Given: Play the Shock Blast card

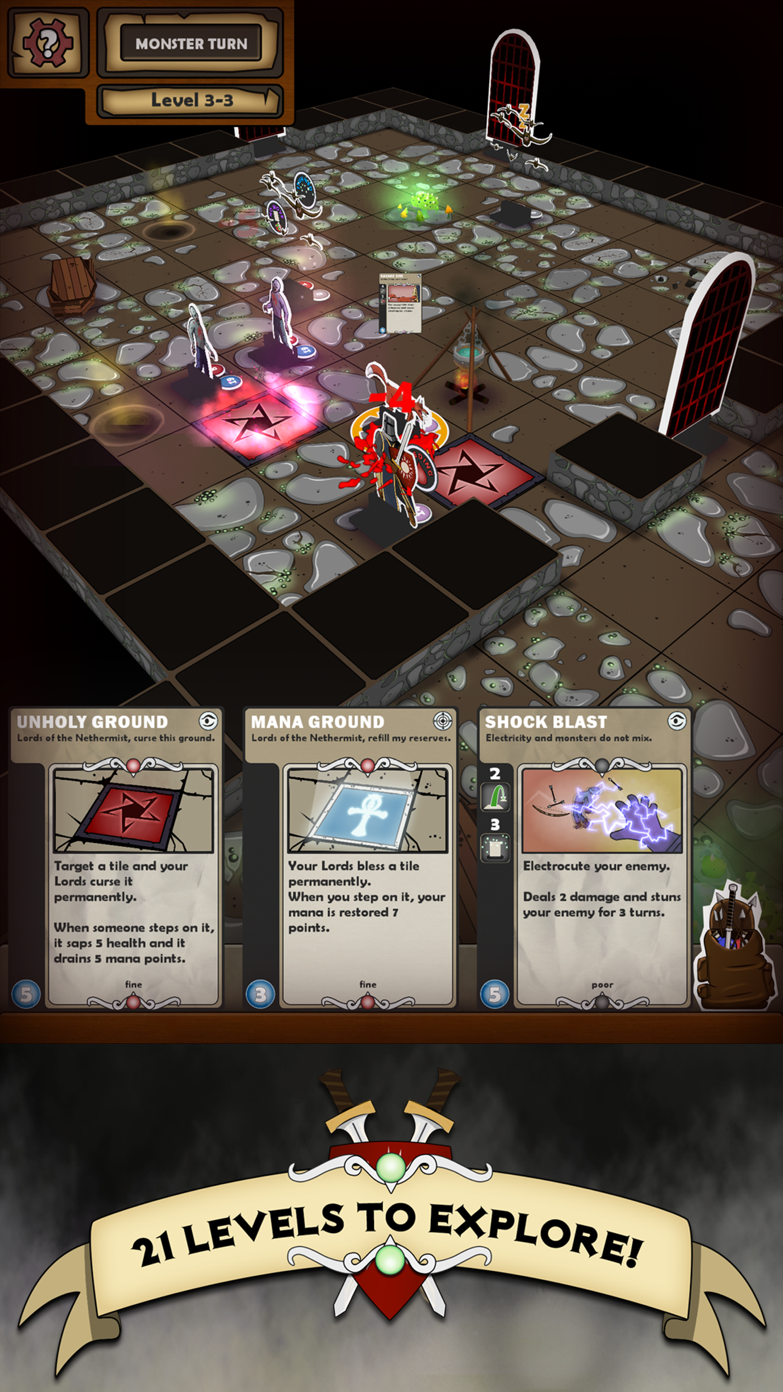Looking at the screenshot, I should pyautogui.click(x=585, y=858).
